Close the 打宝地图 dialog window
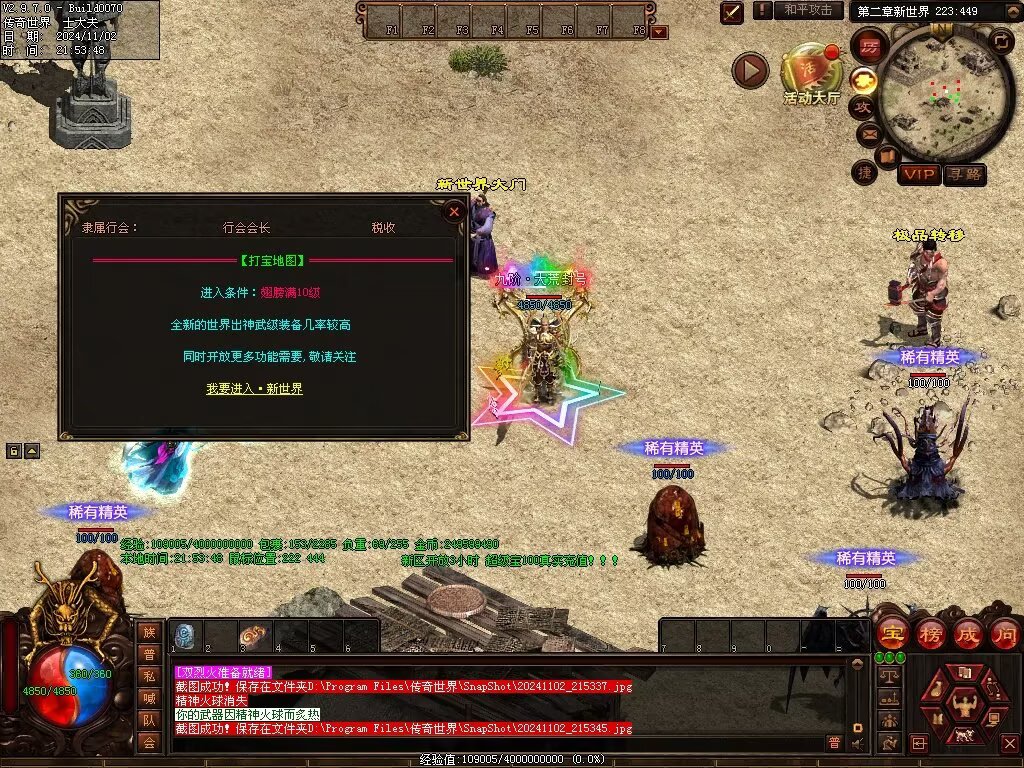The height and width of the screenshot is (768, 1024). tap(454, 212)
